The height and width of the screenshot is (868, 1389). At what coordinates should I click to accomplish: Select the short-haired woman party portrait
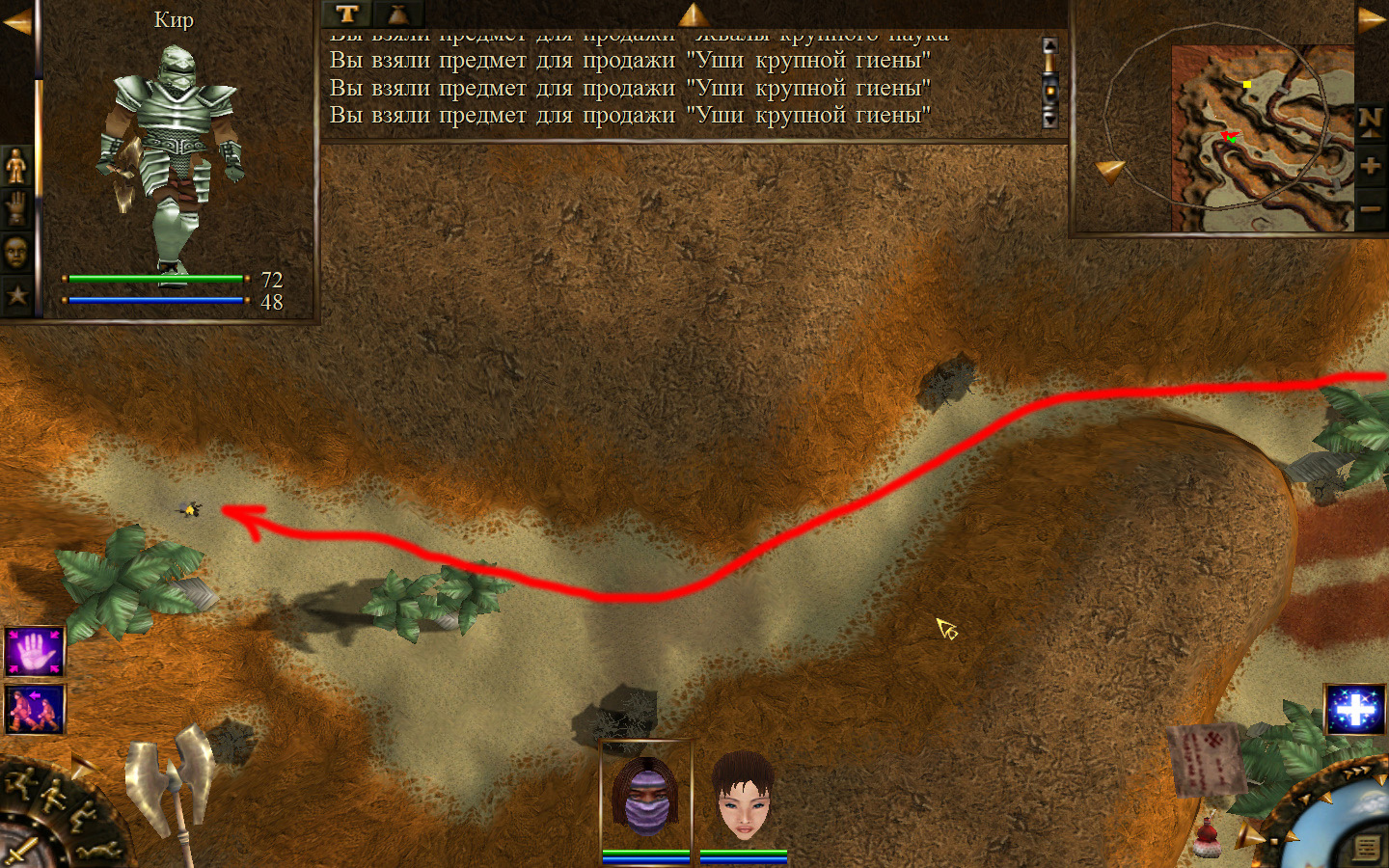tap(743, 797)
